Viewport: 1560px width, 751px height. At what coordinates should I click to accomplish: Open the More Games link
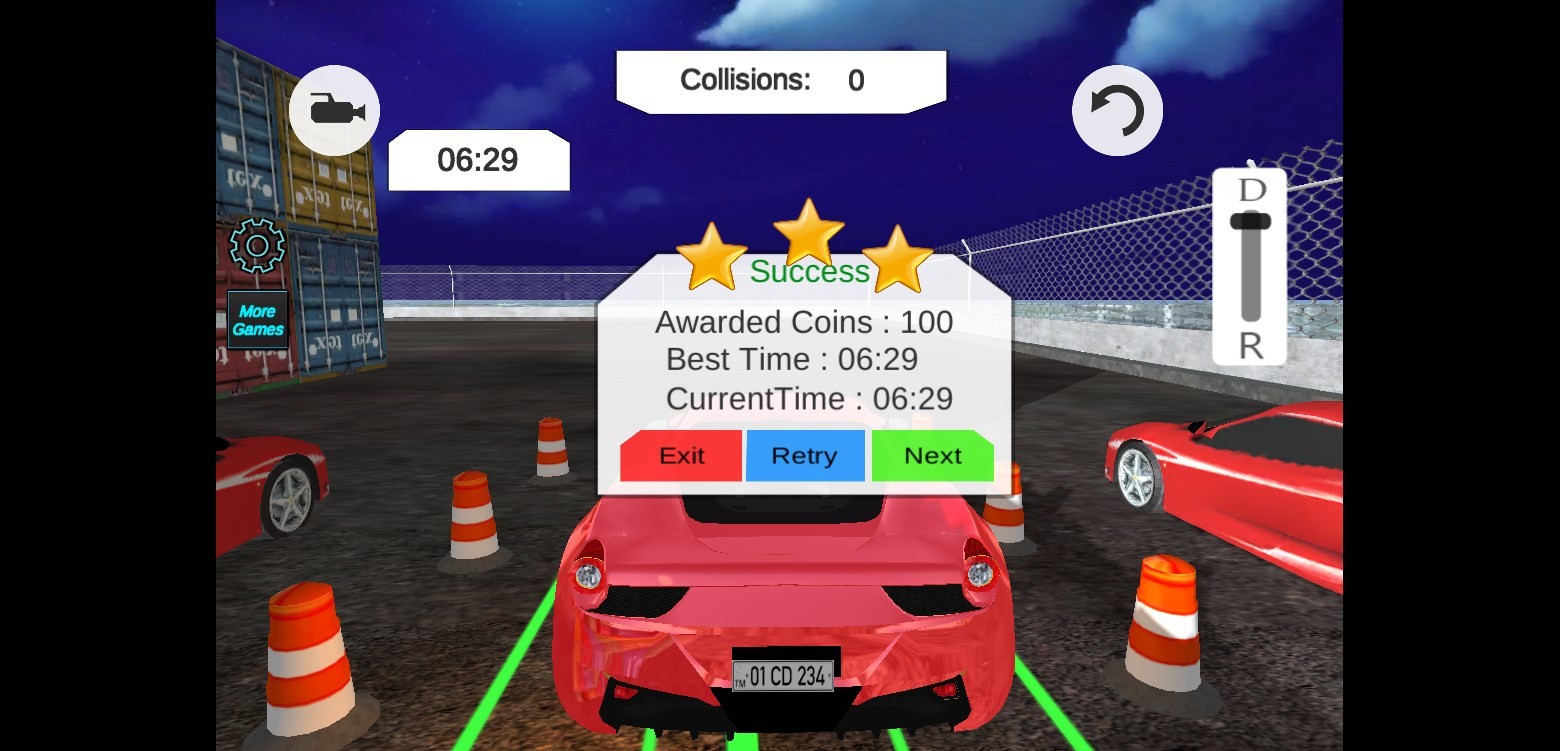tap(258, 320)
